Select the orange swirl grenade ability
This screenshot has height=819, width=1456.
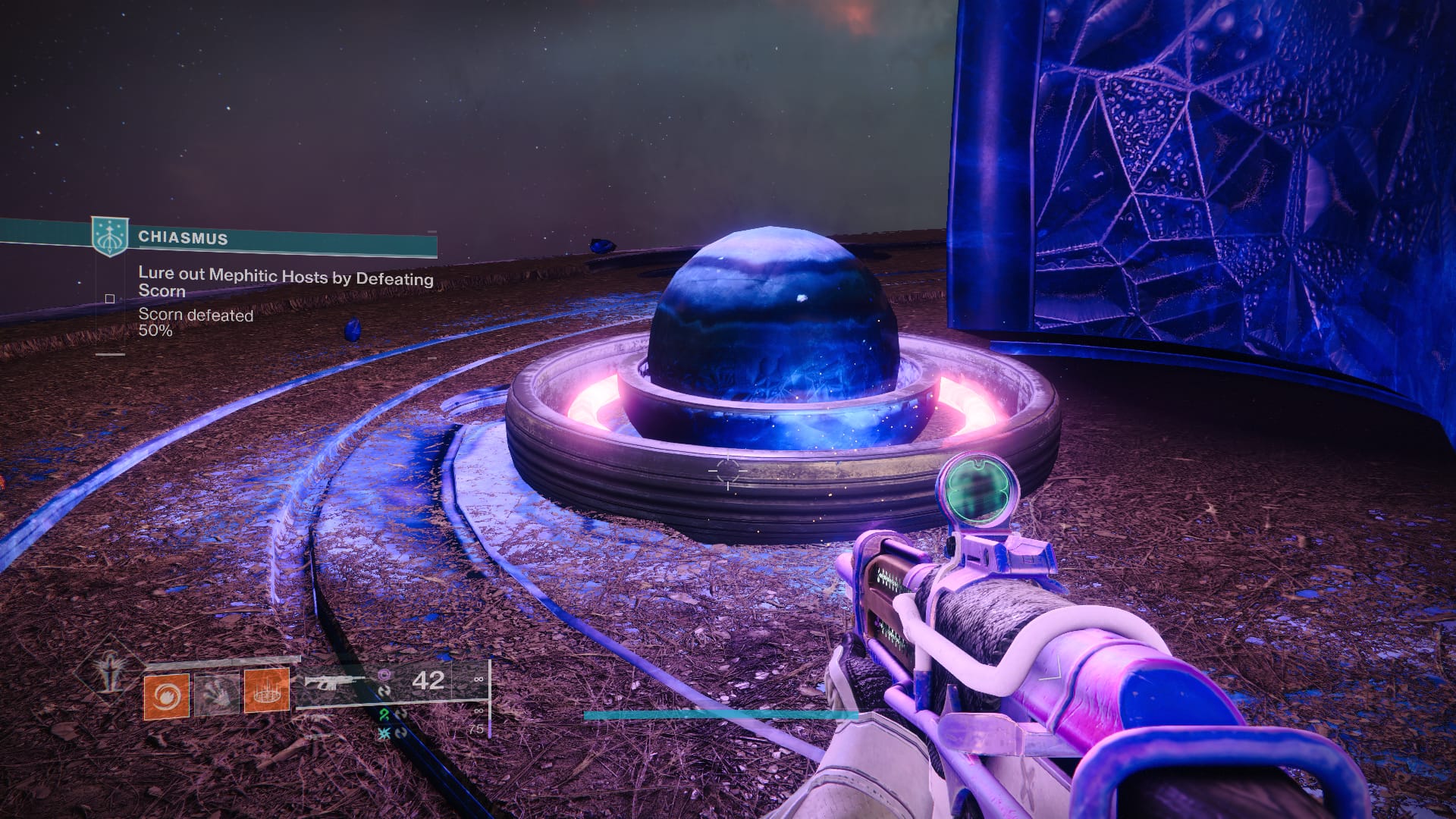(x=166, y=695)
